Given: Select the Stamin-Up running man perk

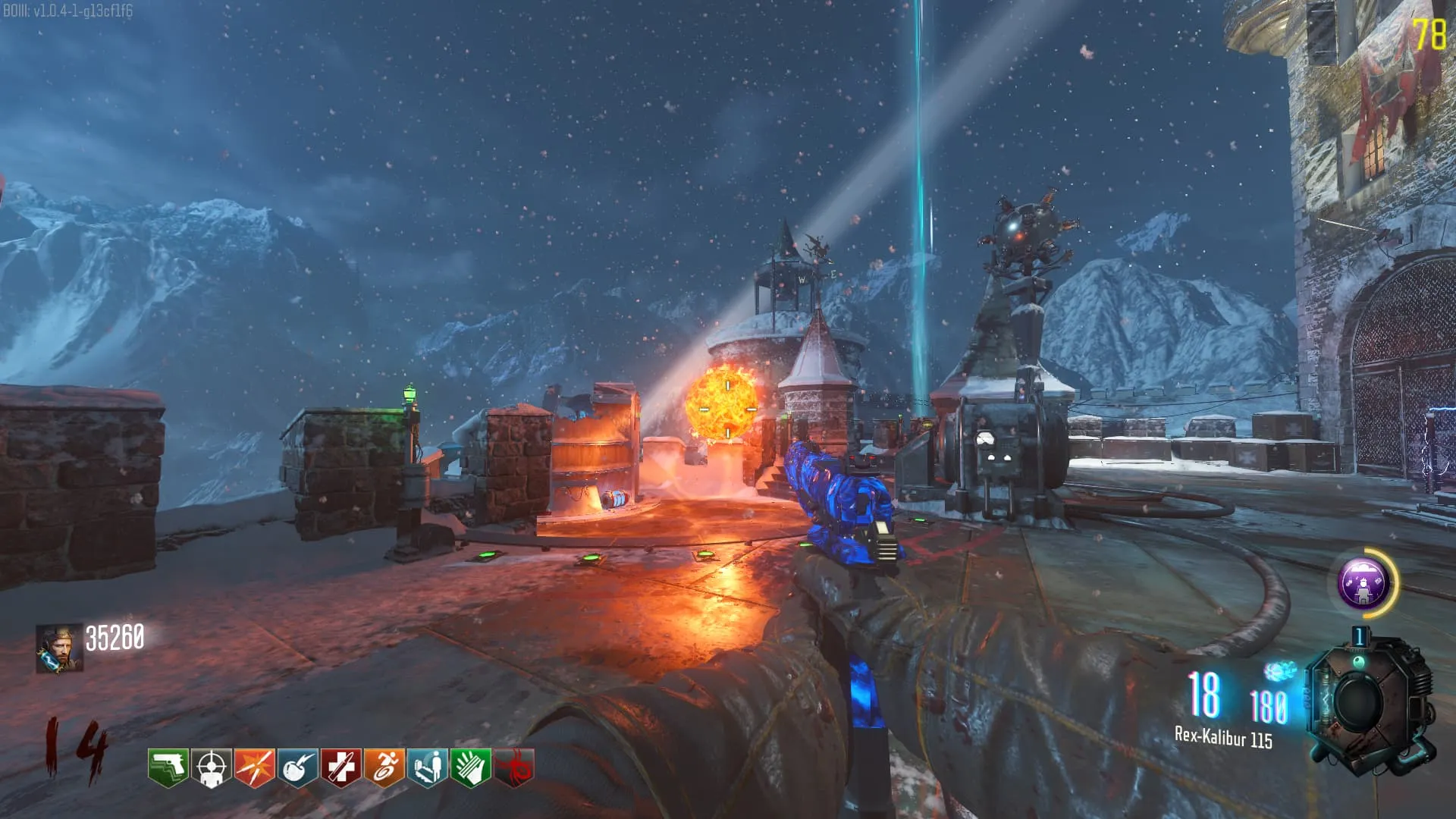Looking at the screenshot, I should (384, 767).
